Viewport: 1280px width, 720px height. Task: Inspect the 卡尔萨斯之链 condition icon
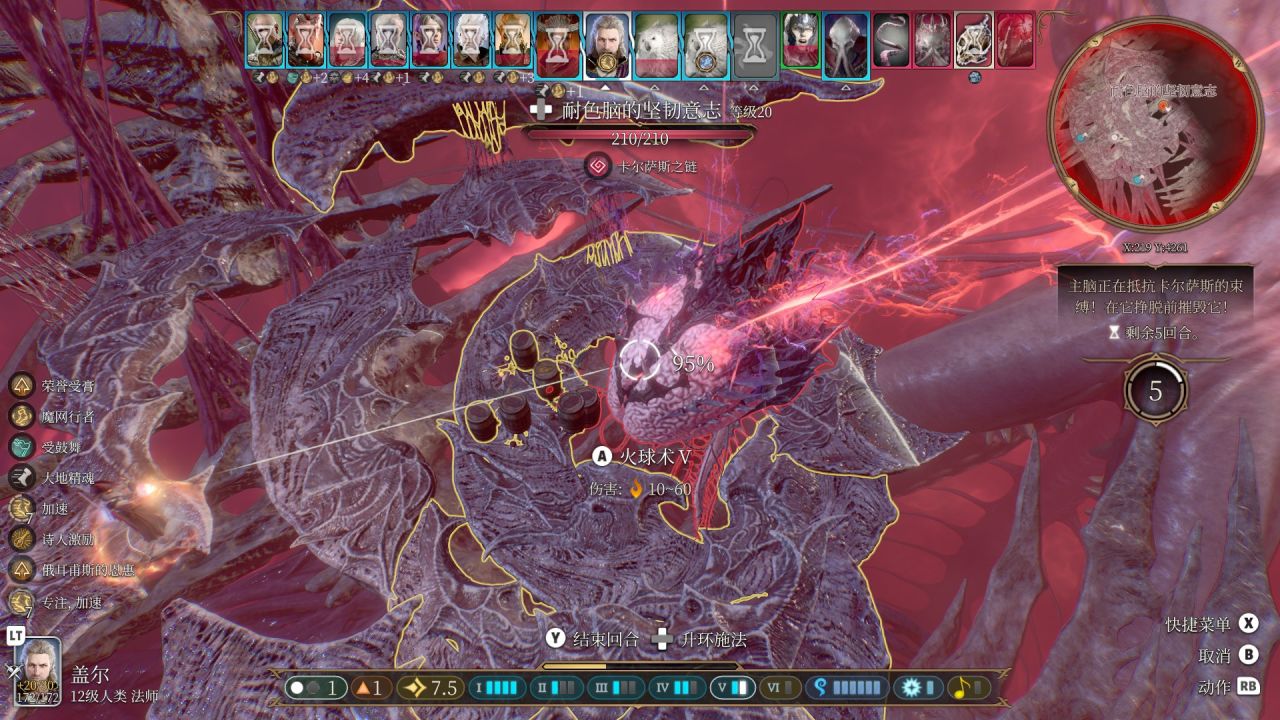599,166
